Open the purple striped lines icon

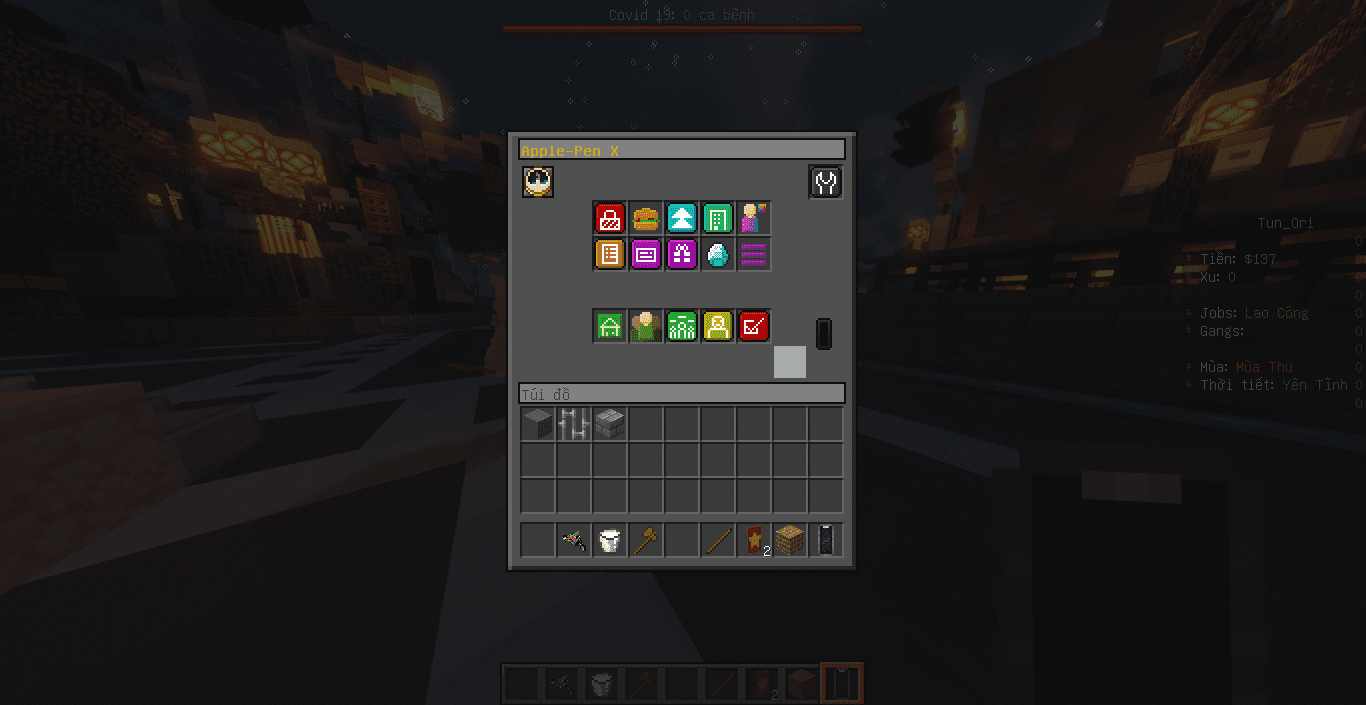coord(754,254)
